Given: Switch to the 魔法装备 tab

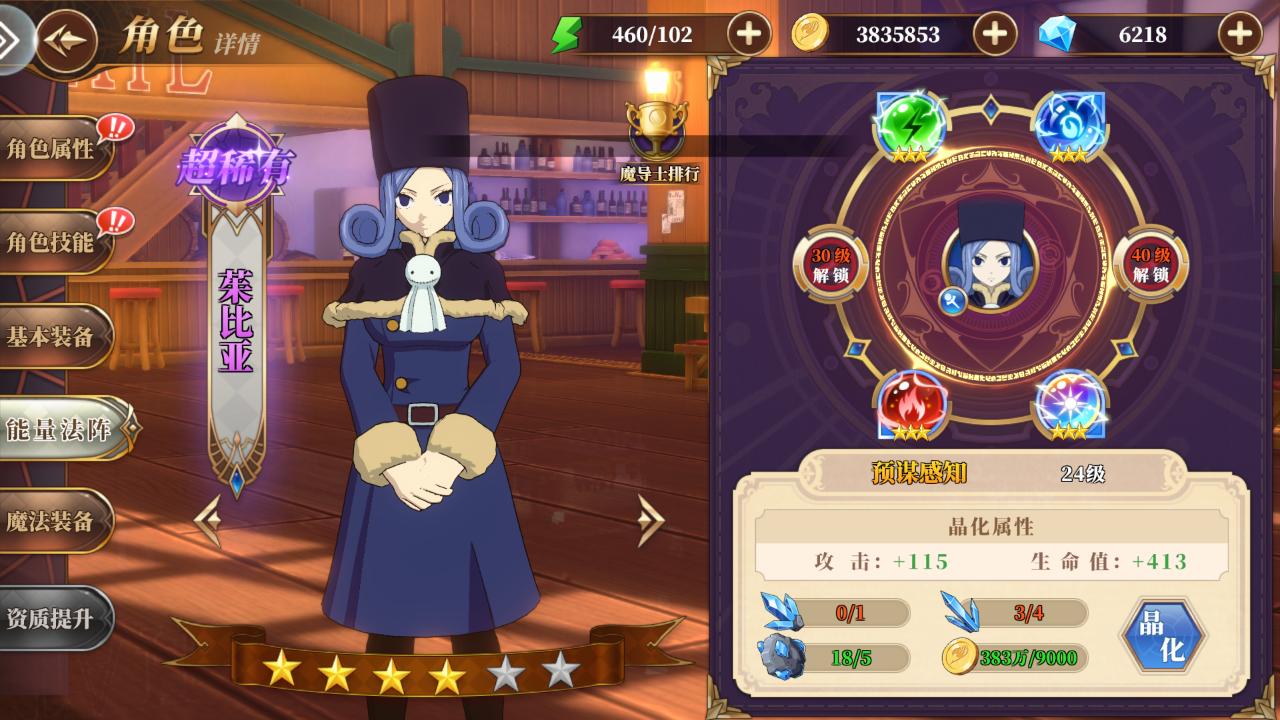Looking at the screenshot, I should (x=52, y=521).
